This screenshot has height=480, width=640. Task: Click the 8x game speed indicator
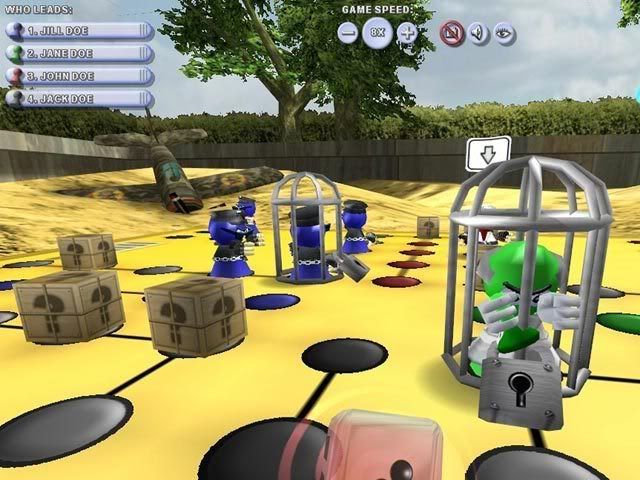(x=377, y=32)
